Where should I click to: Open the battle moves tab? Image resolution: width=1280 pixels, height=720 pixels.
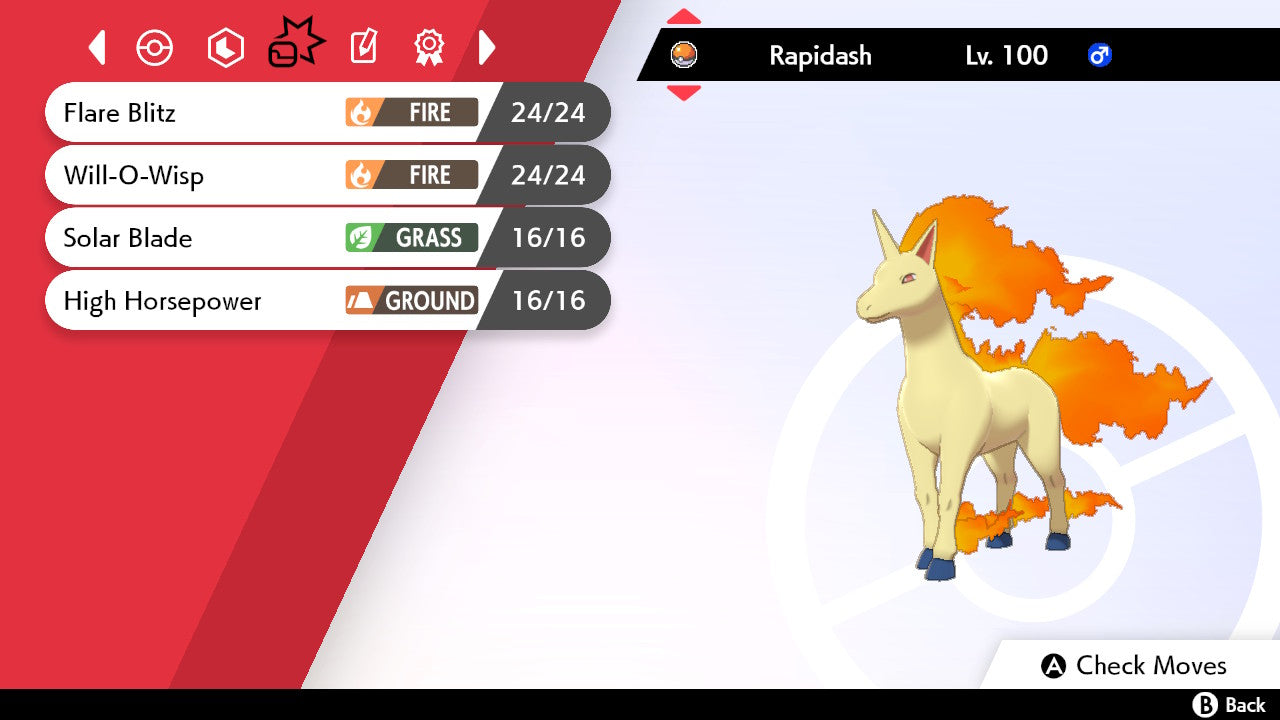[x=295, y=46]
